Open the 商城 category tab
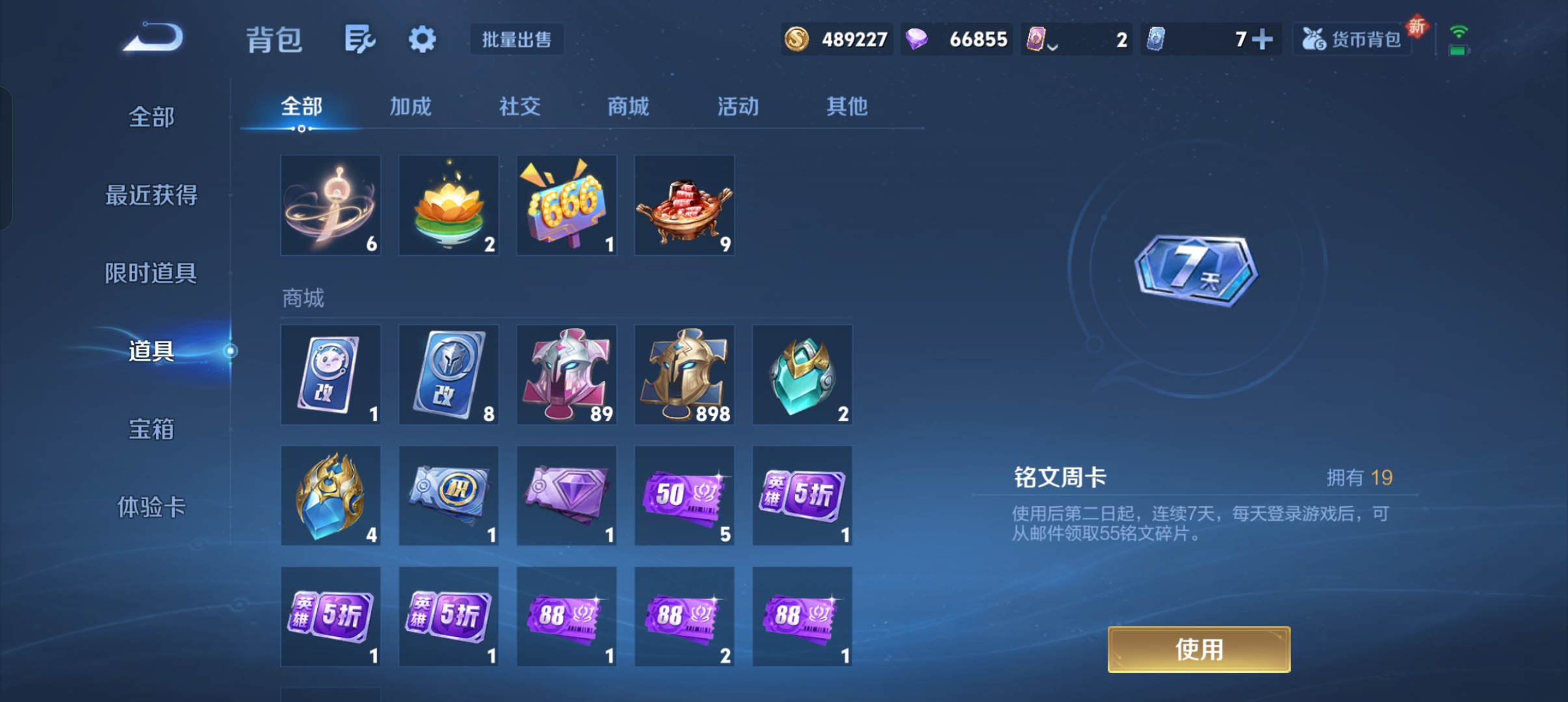Screen dimensions: 1568x702 [x=628, y=106]
